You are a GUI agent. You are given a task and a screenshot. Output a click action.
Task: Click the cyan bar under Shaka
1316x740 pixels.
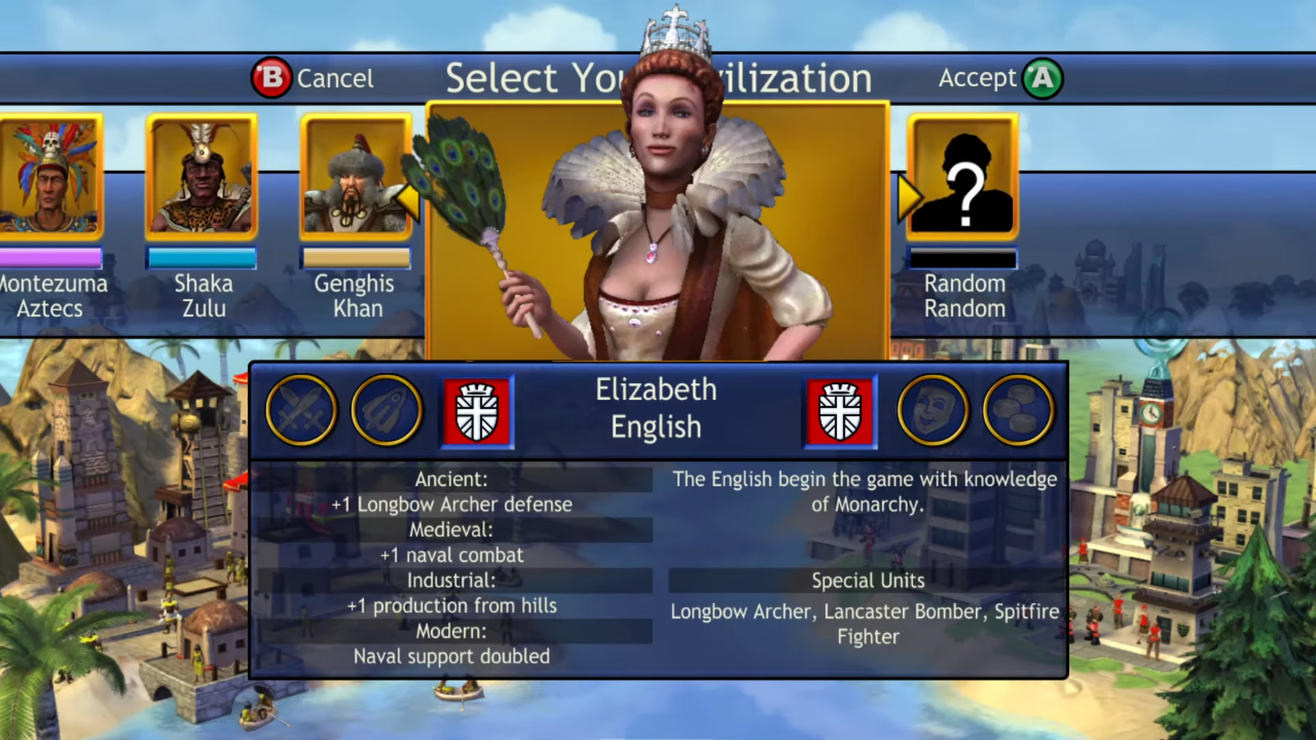point(202,258)
